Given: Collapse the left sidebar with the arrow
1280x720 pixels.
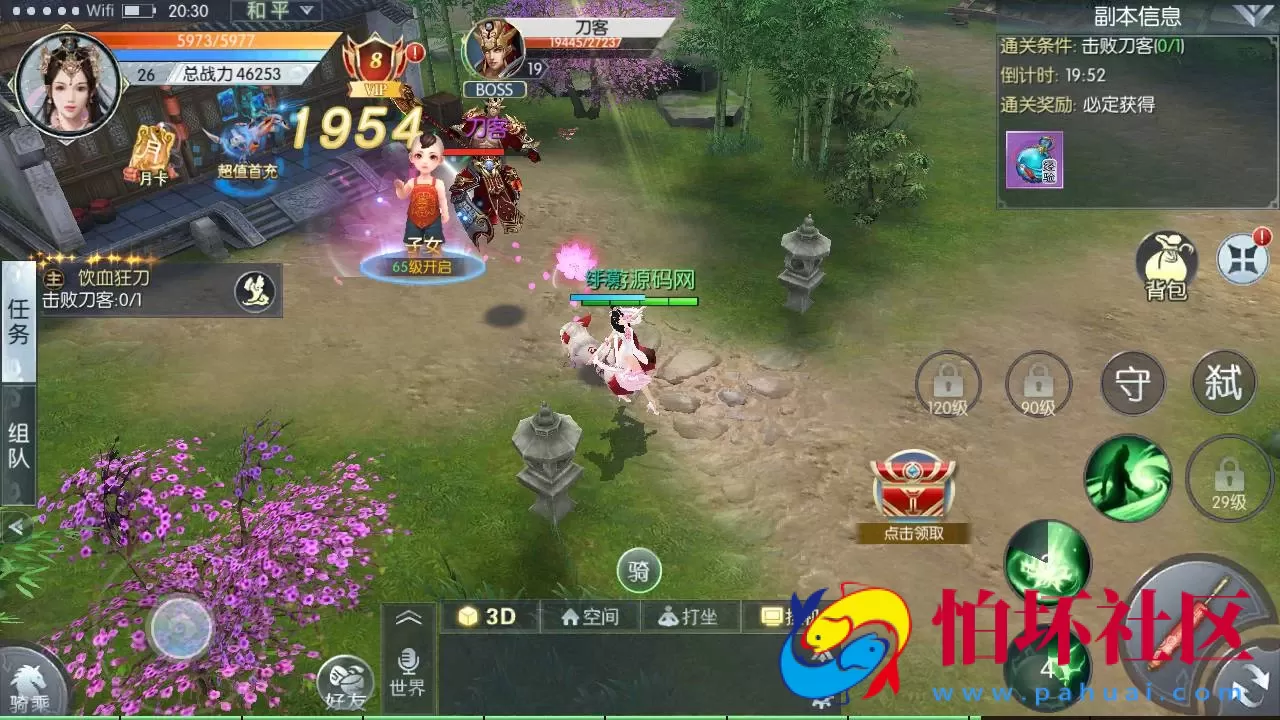Looking at the screenshot, I should (16, 527).
